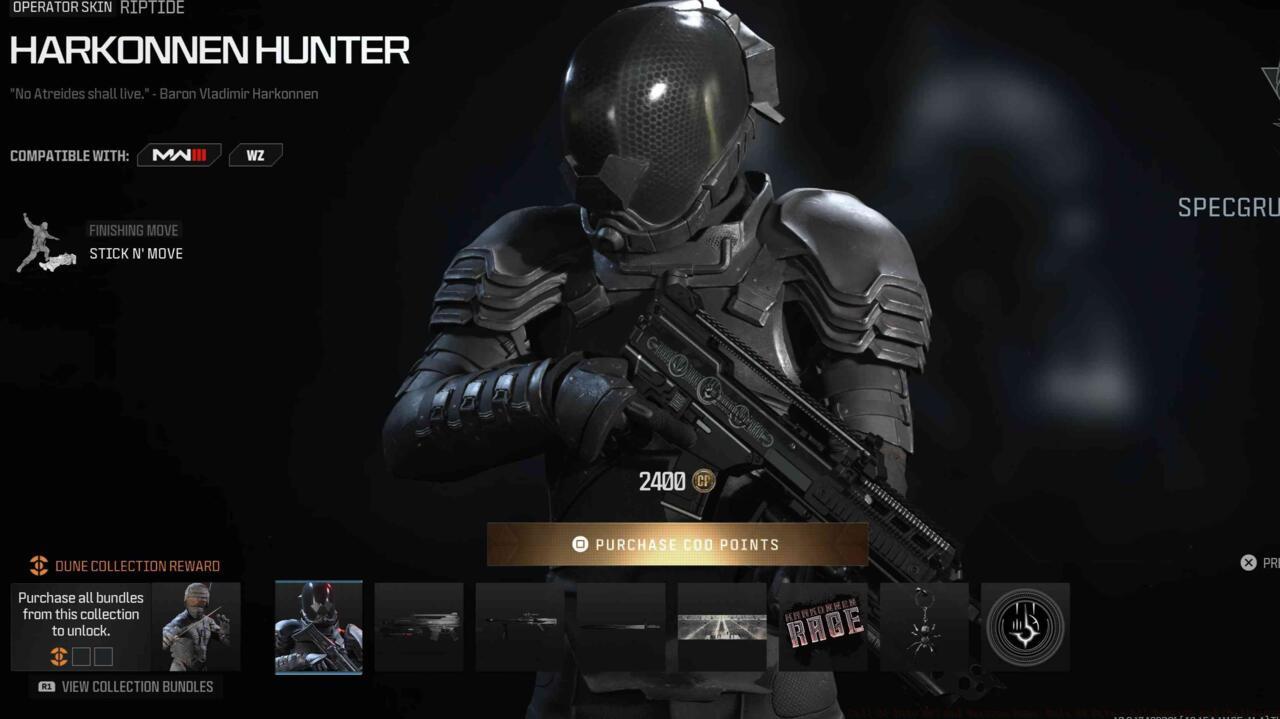Select the circular emblem thumbnail
This screenshot has height=719, width=1280.
pyautogui.click(x=1025, y=627)
